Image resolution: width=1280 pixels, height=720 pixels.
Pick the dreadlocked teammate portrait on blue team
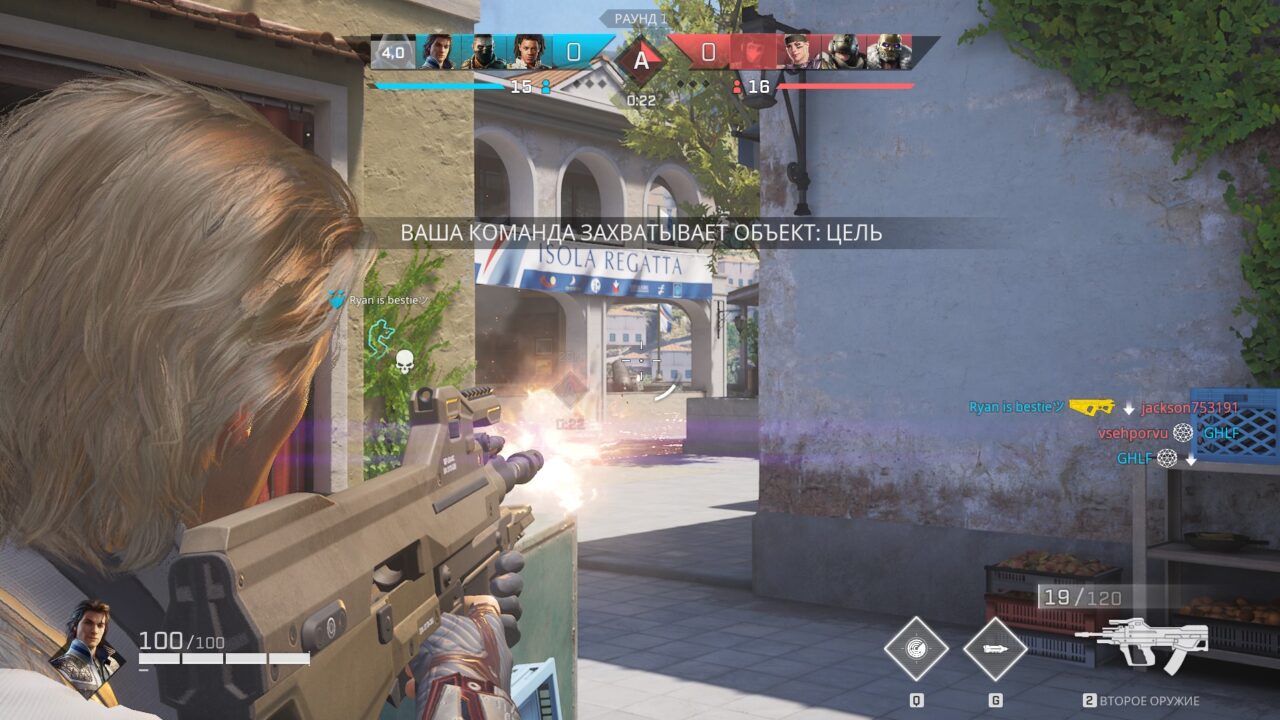[529, 52]
